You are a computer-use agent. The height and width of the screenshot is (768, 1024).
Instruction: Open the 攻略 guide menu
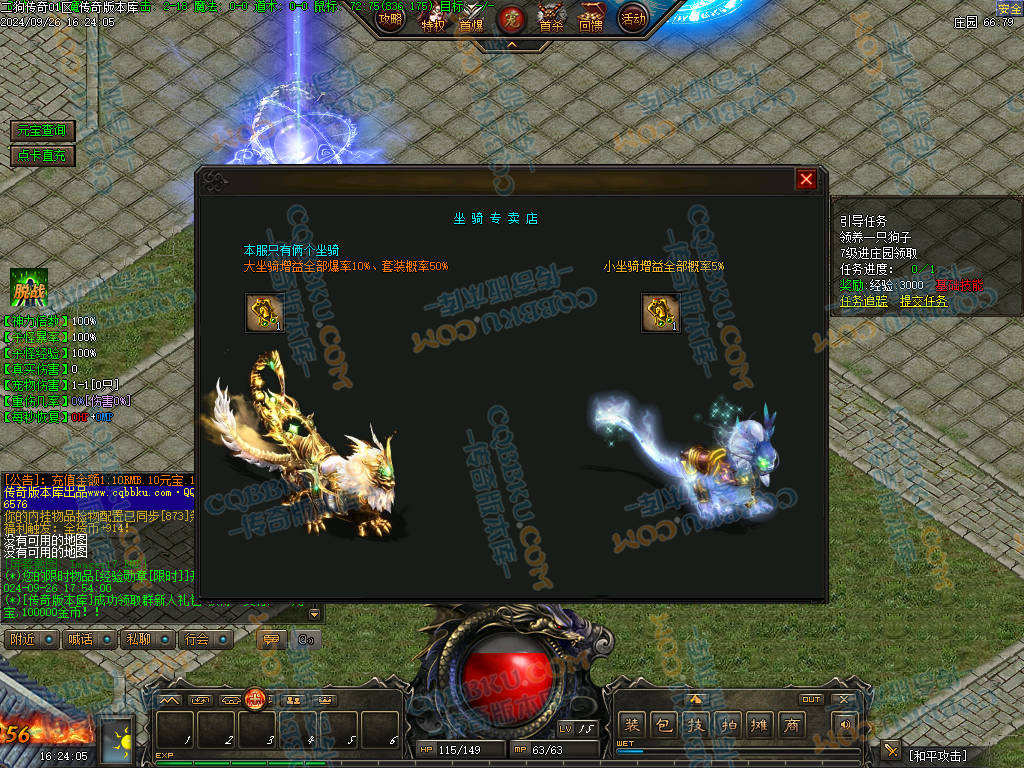[x=390, y=18]
